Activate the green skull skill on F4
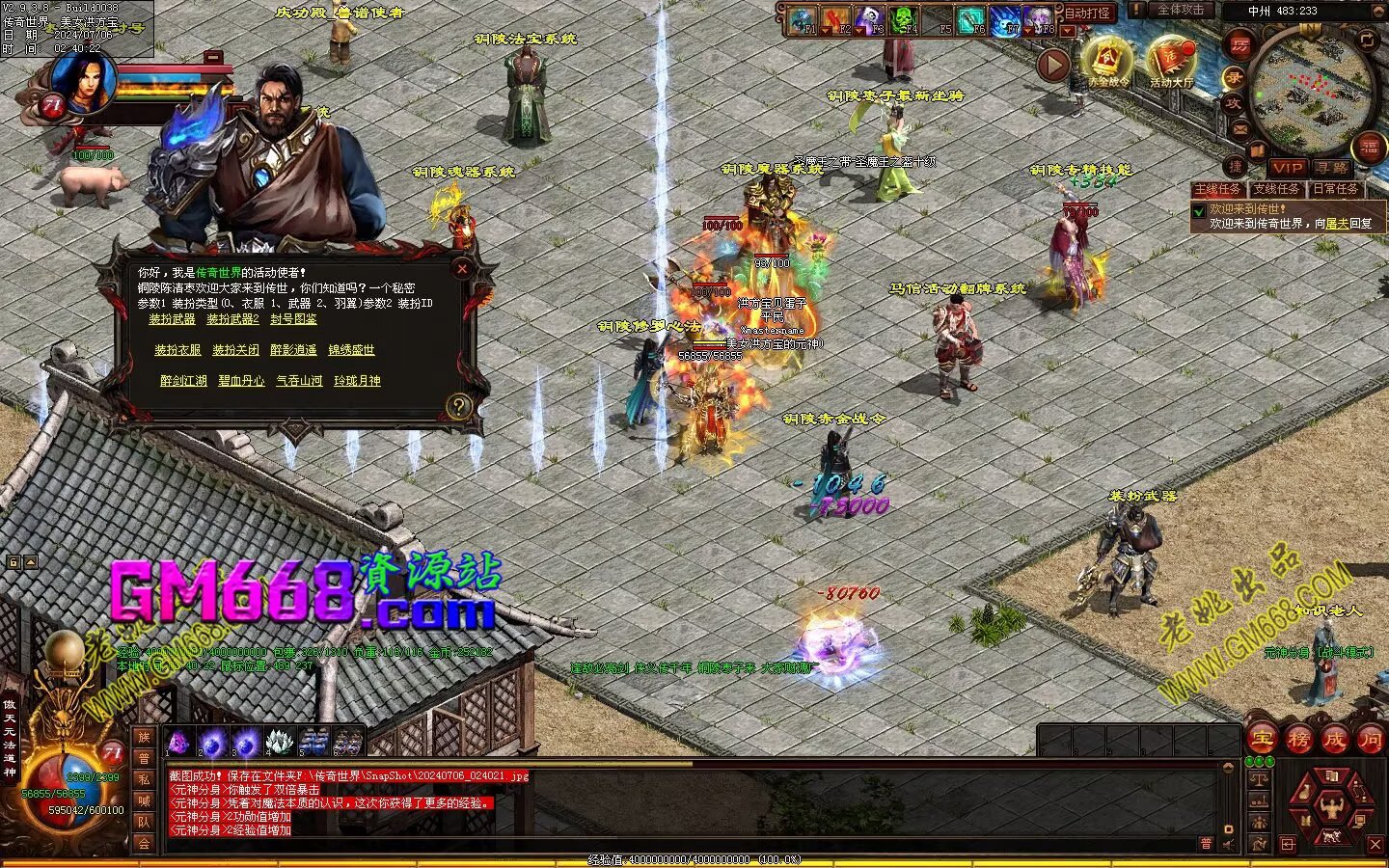This screenshot has width=1389, height=868. coord(903,20)
